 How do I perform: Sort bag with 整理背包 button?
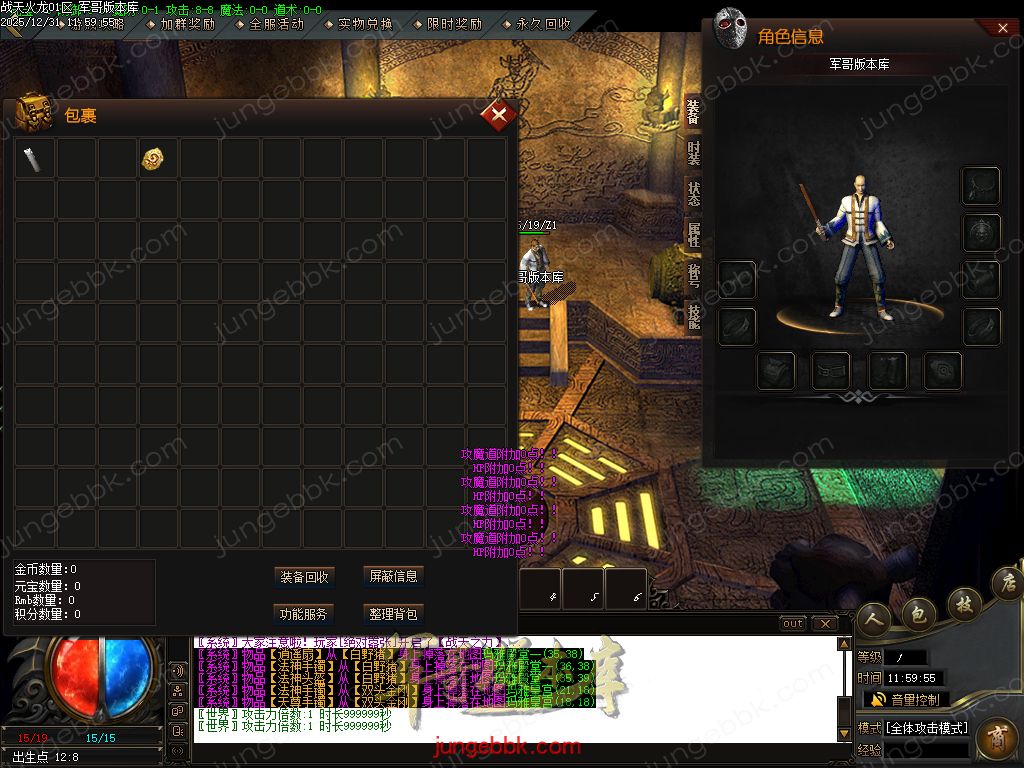click(x=393, y=614)
